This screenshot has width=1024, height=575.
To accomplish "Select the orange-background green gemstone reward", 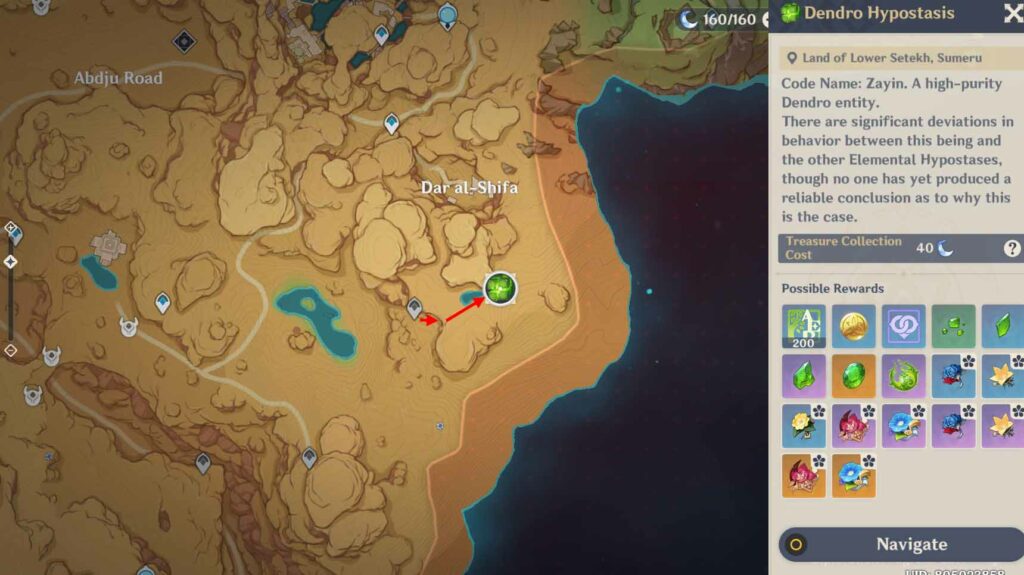I will (853, 376).
